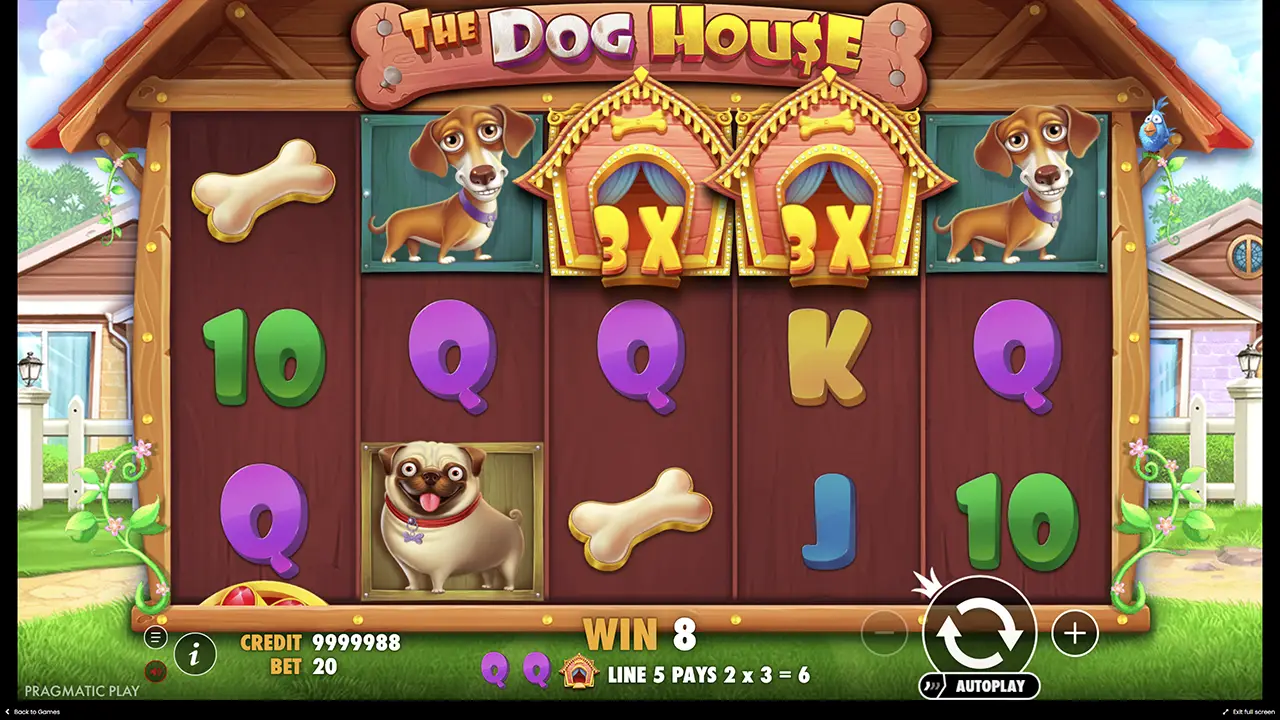This screenshot has height=720, width=1280.
Task: Click the 3X doghouse wild on reel three
Action: (630, 190)
